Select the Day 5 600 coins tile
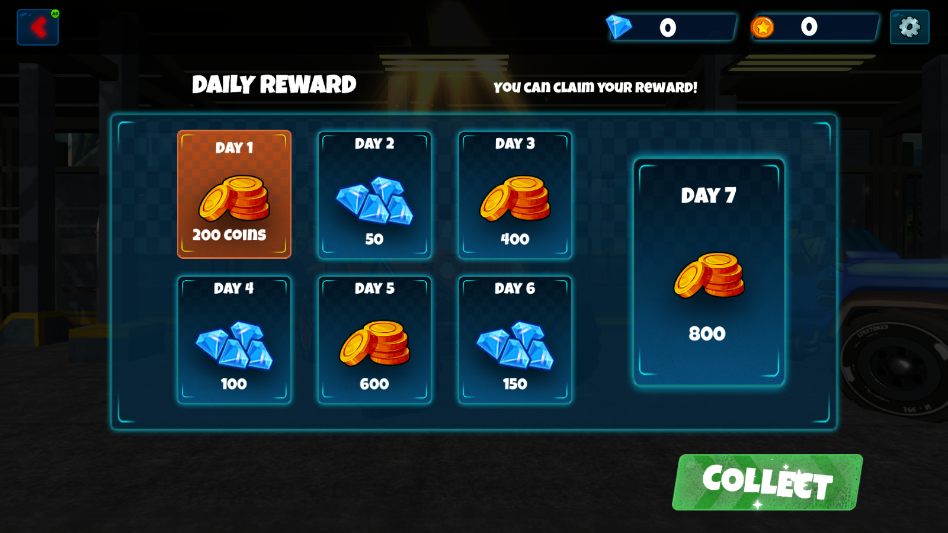The image size is (948, 533). [x=375, y=340]
